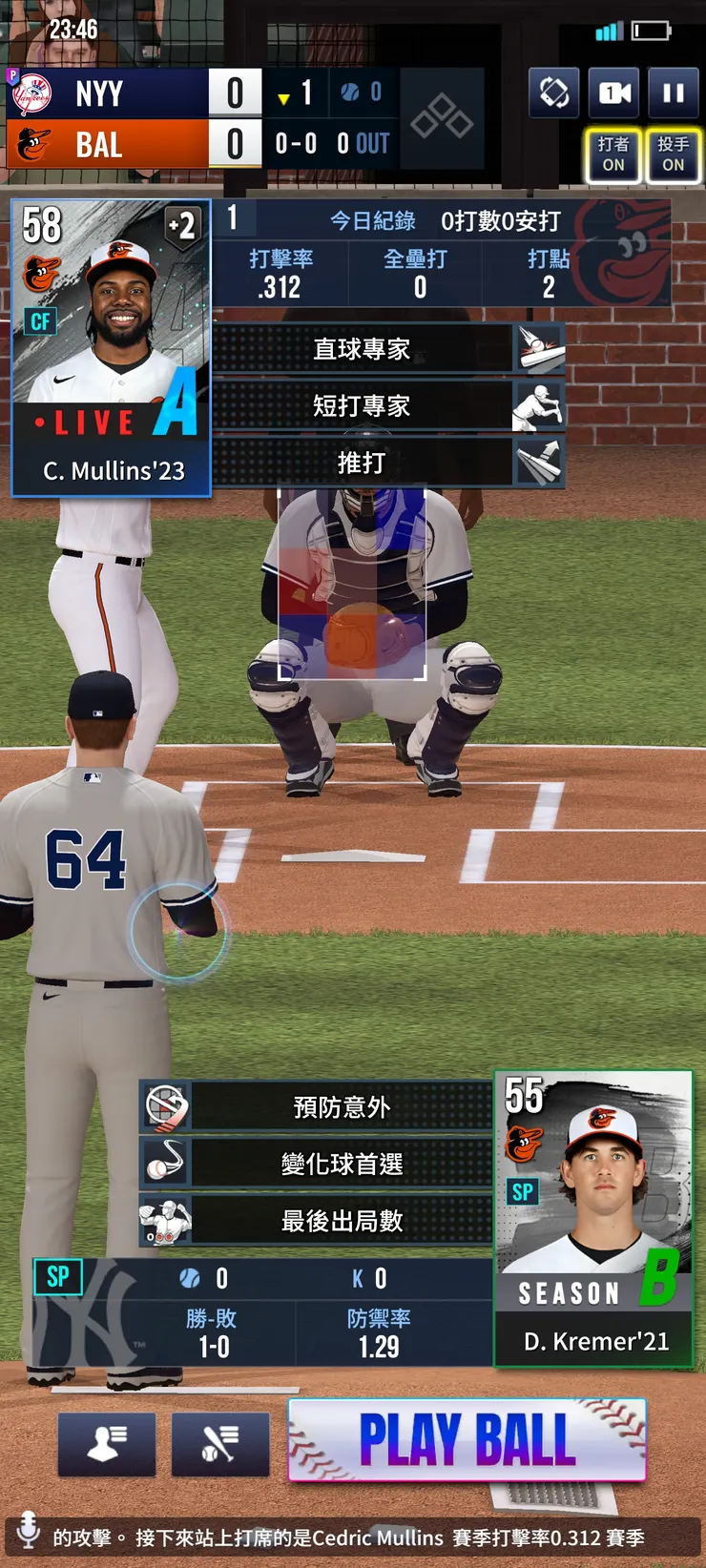Activate the 1x skip playback button
The width and height of the screenshot is (706, 1568).
(x=613, y=93)
